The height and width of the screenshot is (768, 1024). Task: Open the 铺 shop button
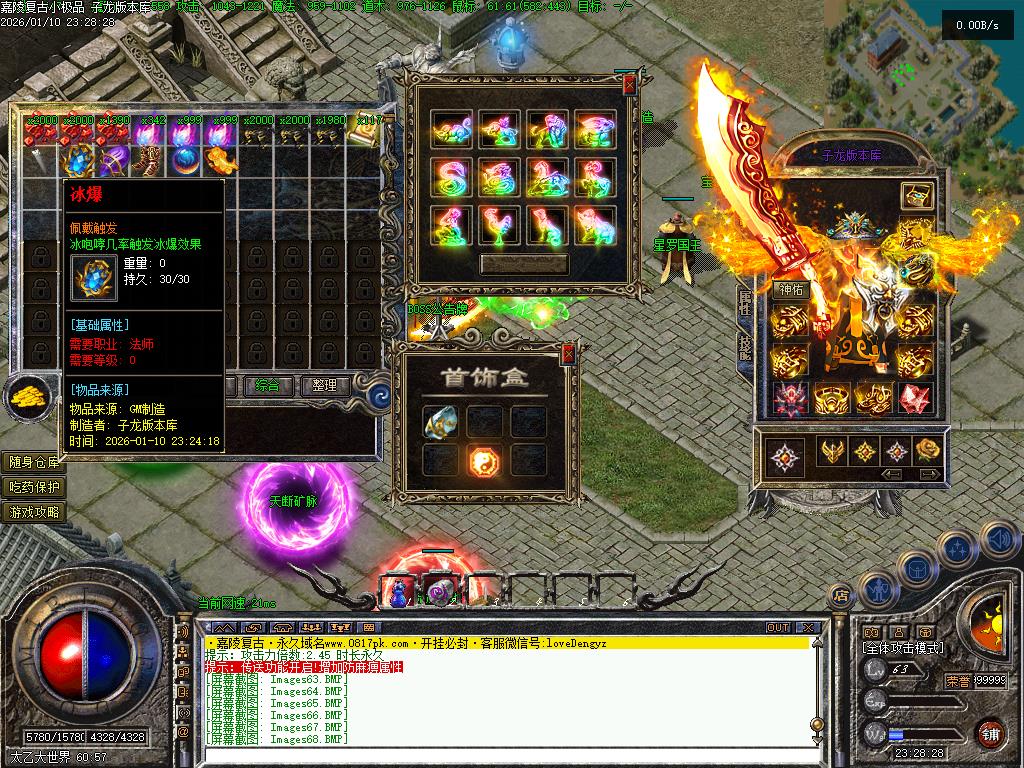[990, 732]
